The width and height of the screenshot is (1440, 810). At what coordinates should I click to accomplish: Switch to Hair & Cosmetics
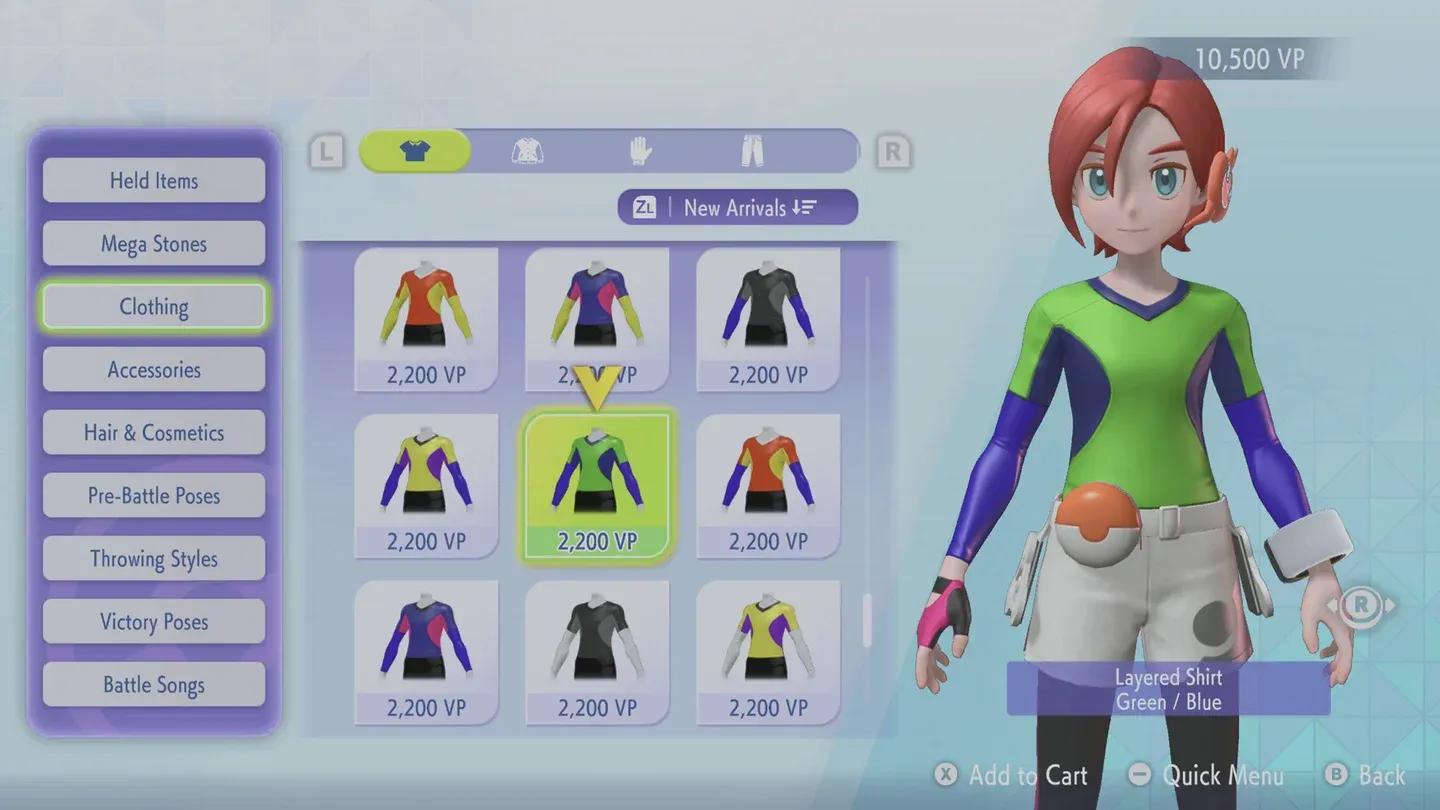(153, 432)
